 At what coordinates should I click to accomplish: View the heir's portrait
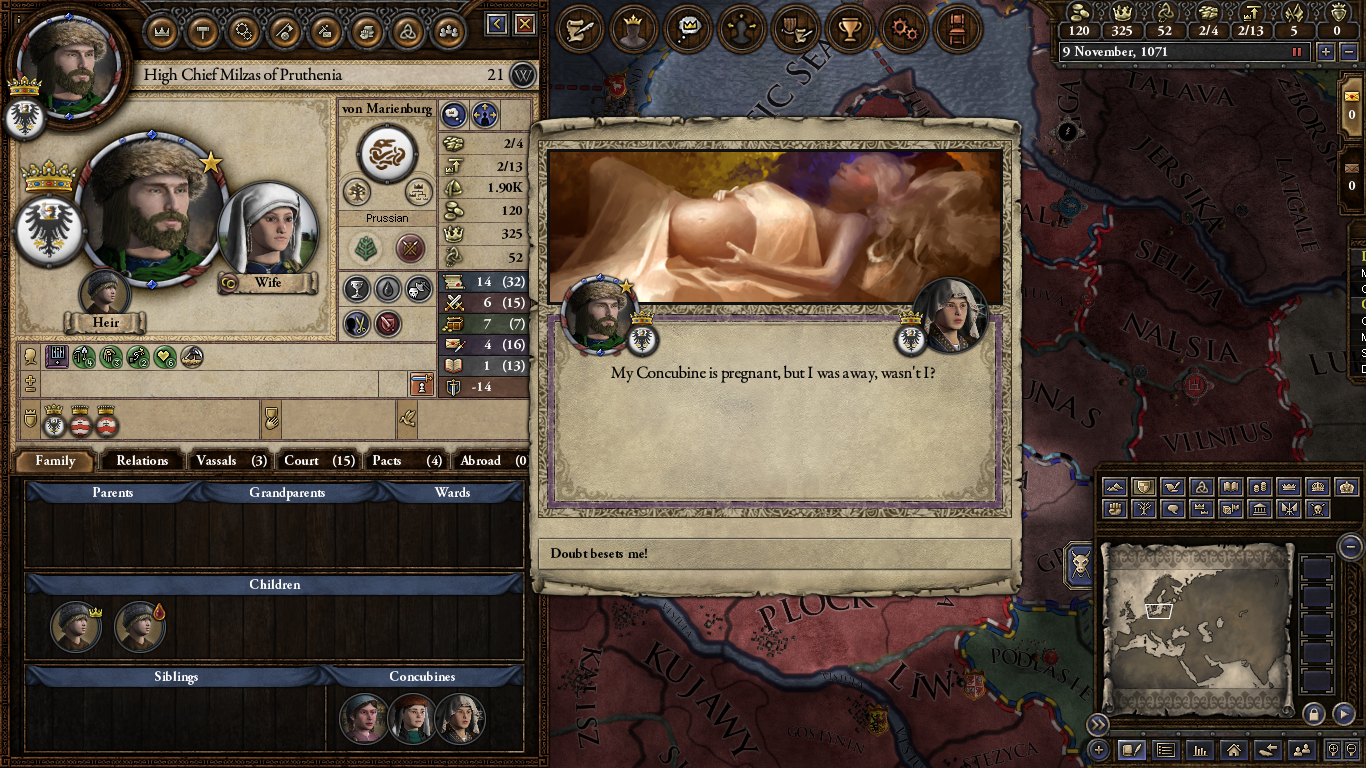coord(105,293)
